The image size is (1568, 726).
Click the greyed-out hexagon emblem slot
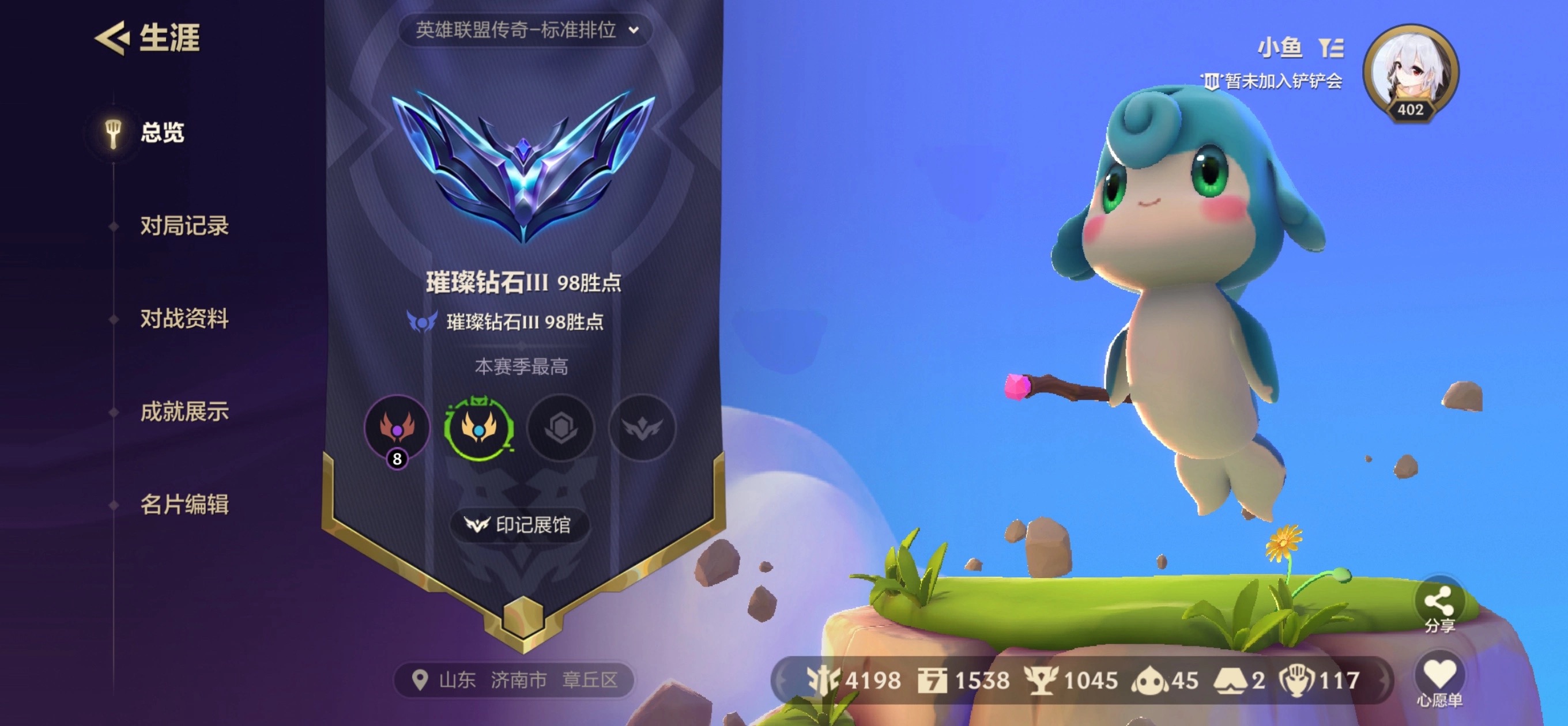[560, 427]
